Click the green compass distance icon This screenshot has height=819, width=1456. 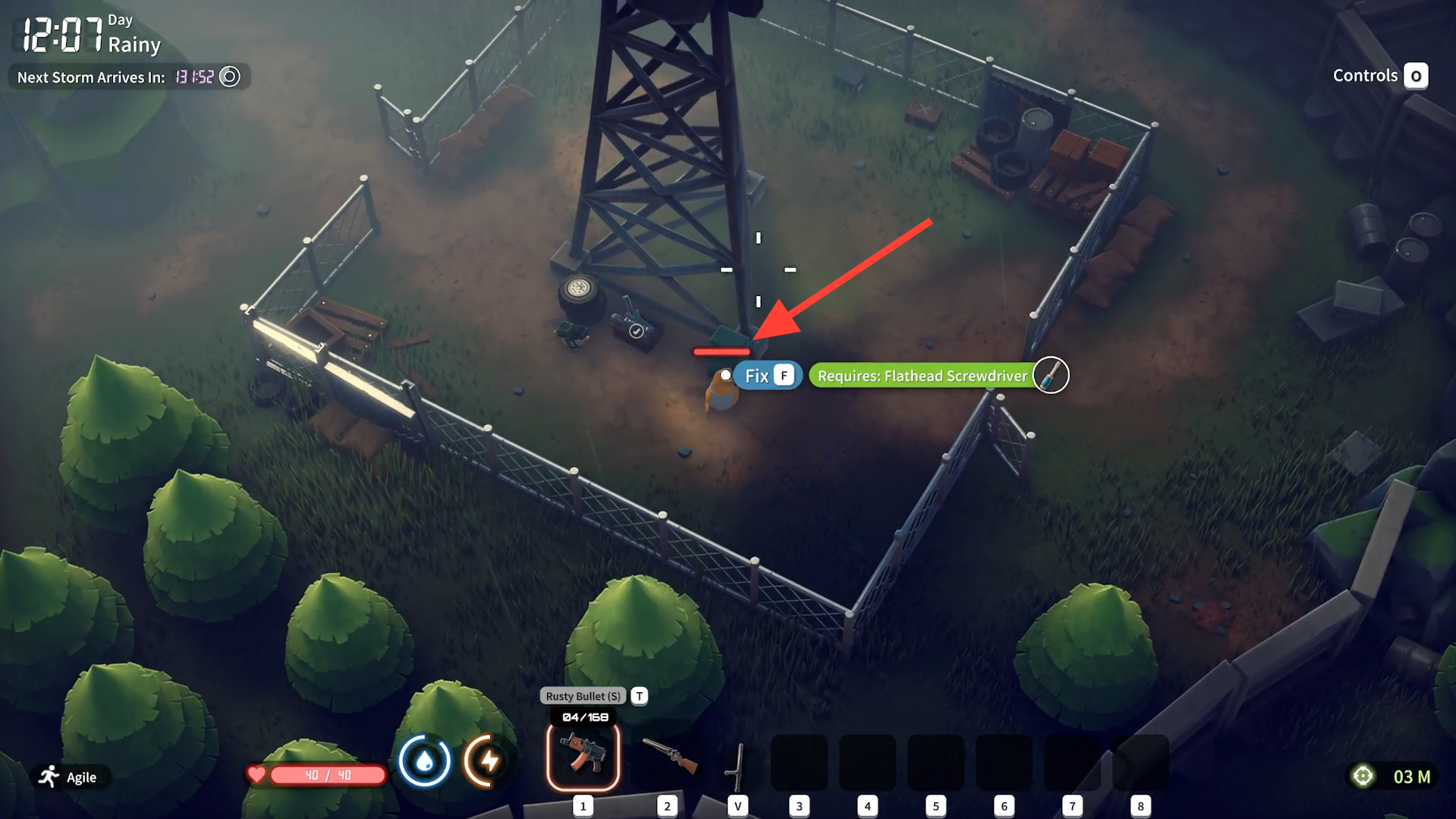click(1363, 776)
